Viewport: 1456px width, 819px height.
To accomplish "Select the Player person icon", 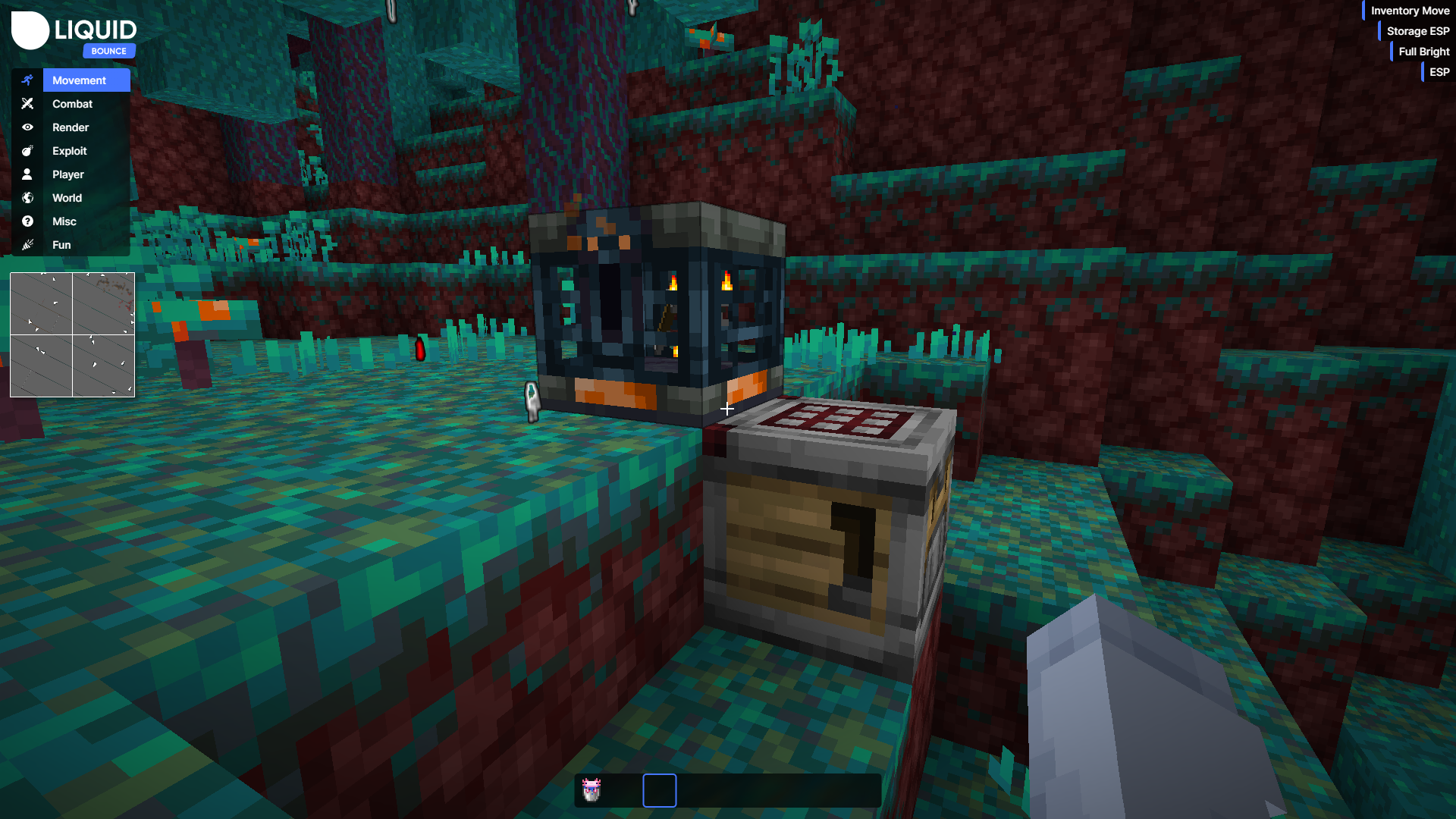I will pos(28,174).
